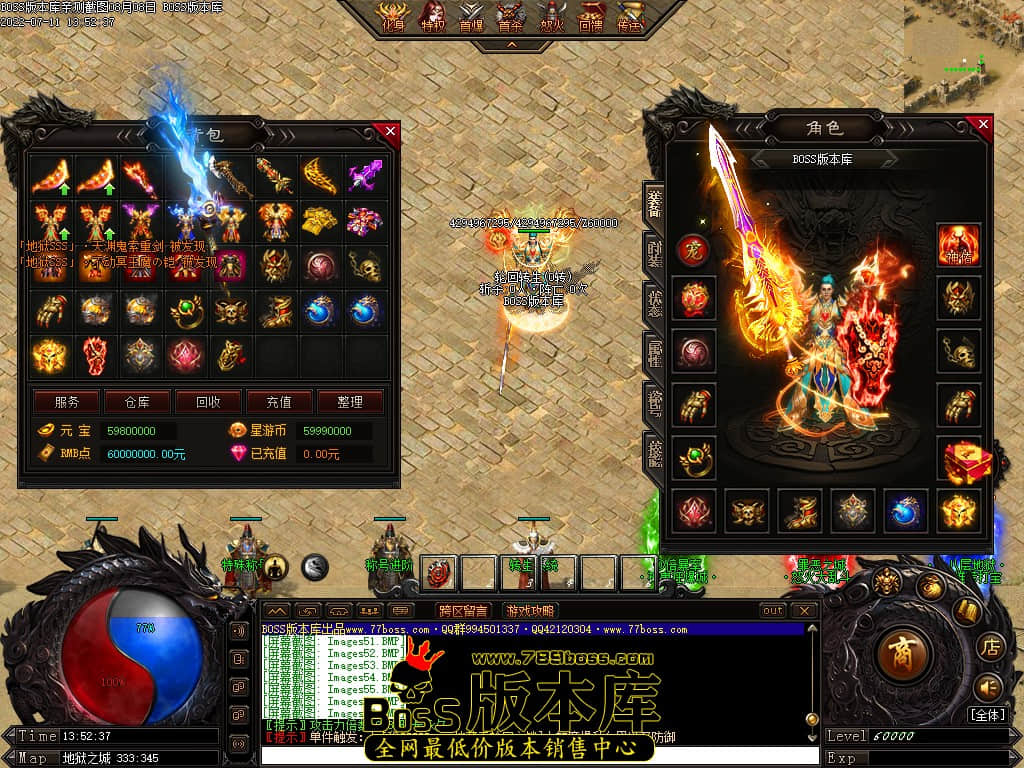The width and height of the screenshot is (1024, 768).
Task: Open the 跨区留言 cross-server chat tab
Action: click(x=463, y=611)
